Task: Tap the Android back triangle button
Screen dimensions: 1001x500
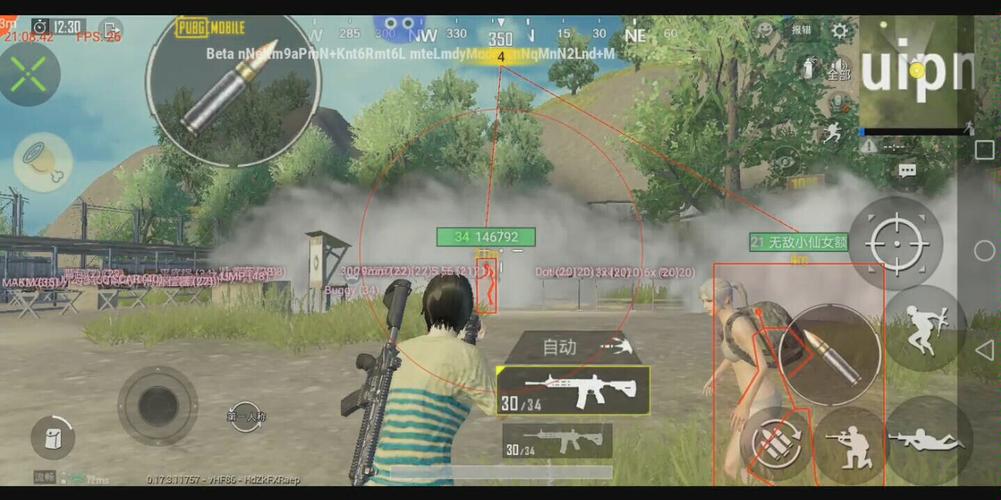Action: [984, 349]
